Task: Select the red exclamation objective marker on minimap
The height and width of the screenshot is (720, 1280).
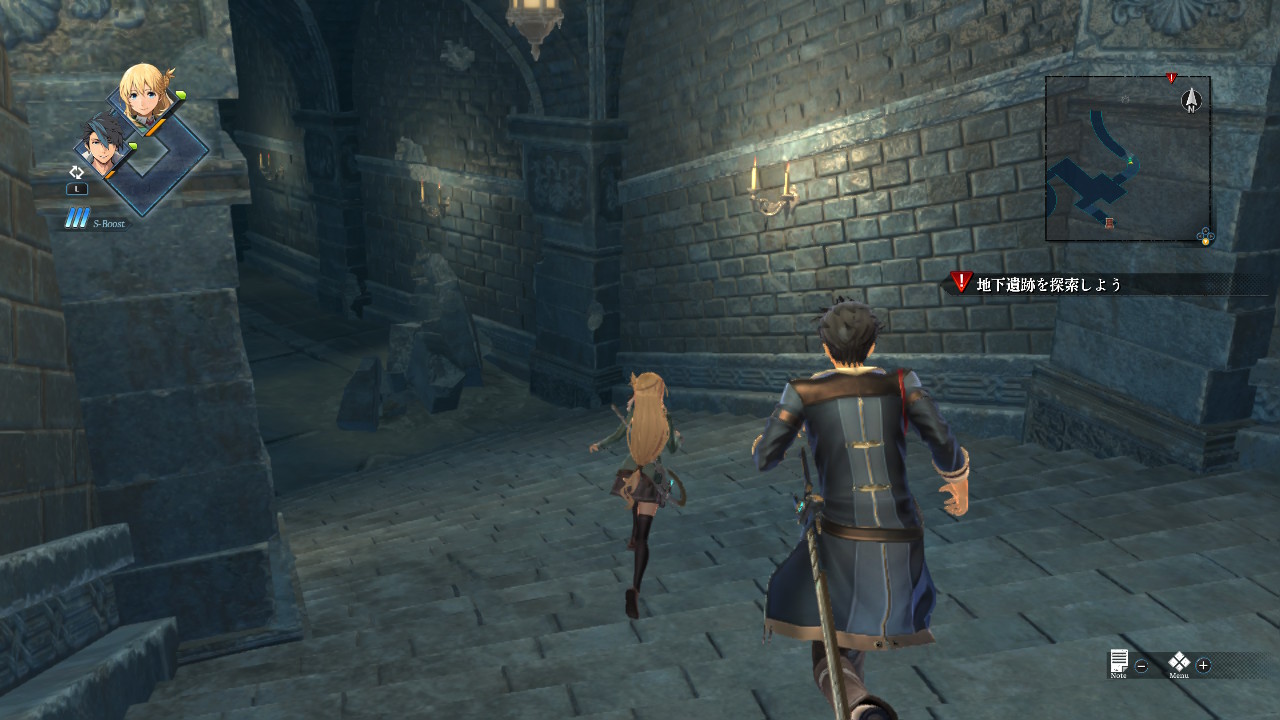Action: coord(1171,78)
